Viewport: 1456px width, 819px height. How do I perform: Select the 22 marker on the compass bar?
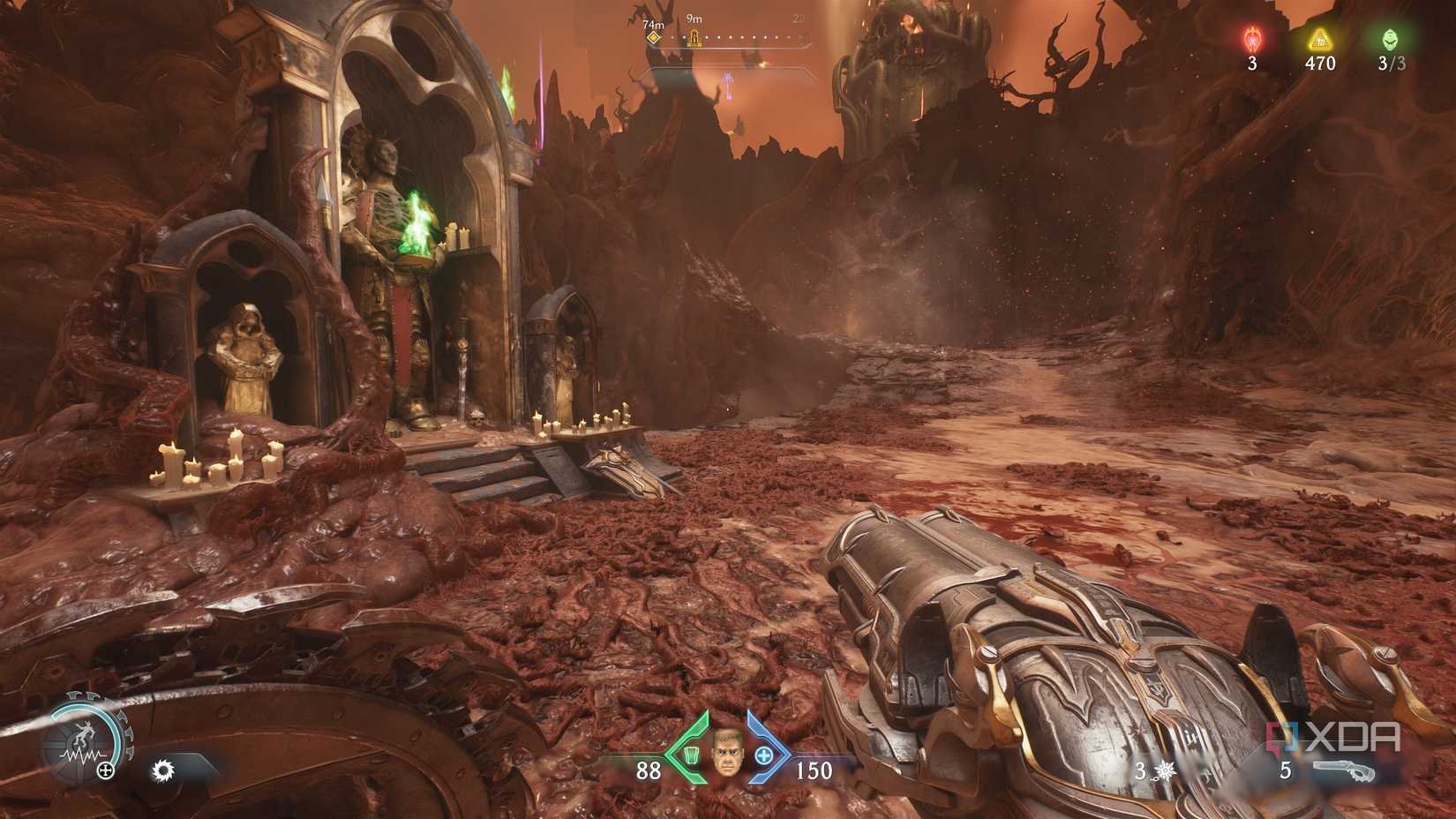(799, 19)
